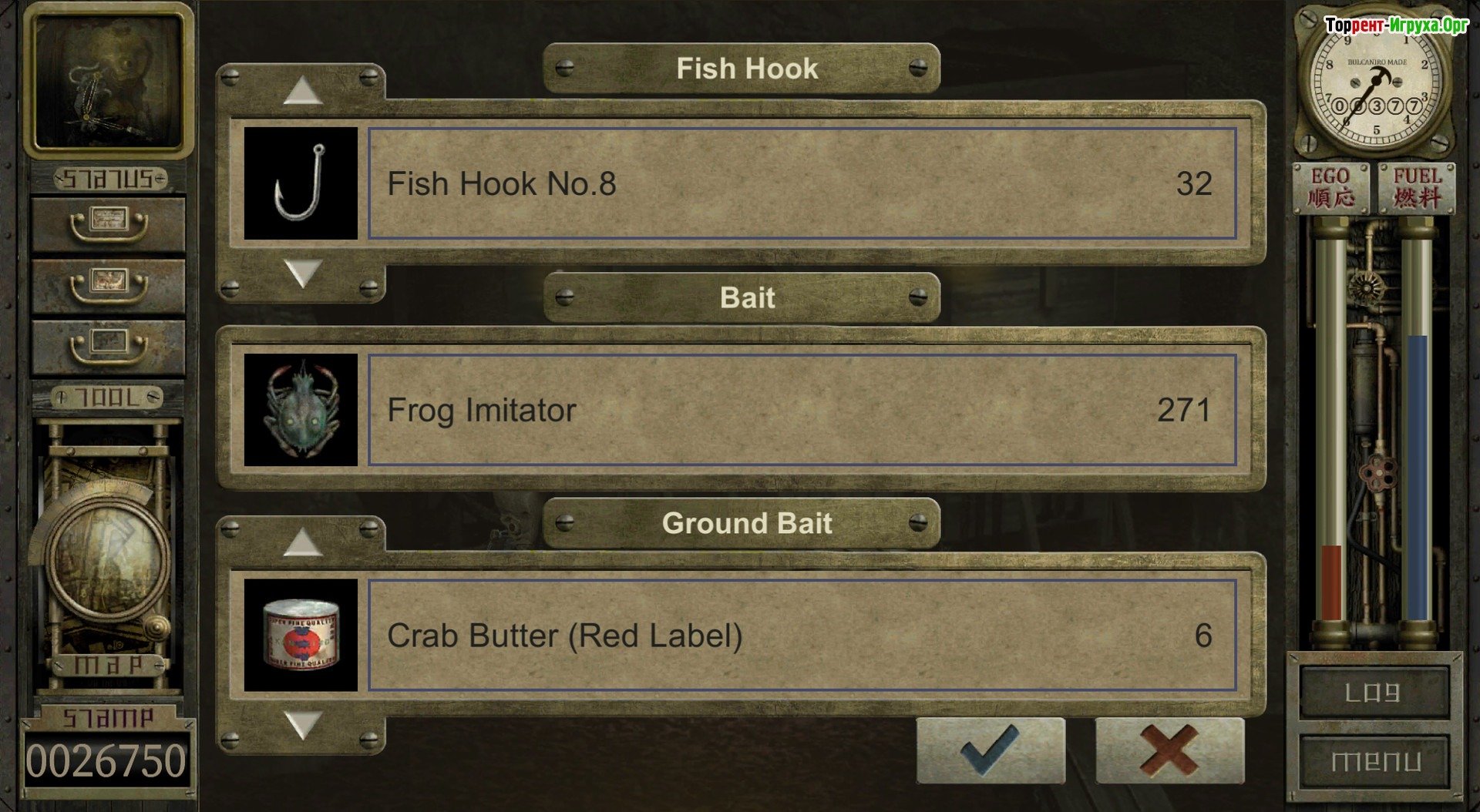Open the Log panel
The width and height of the screenshot is (1480, 812).
1373,693
